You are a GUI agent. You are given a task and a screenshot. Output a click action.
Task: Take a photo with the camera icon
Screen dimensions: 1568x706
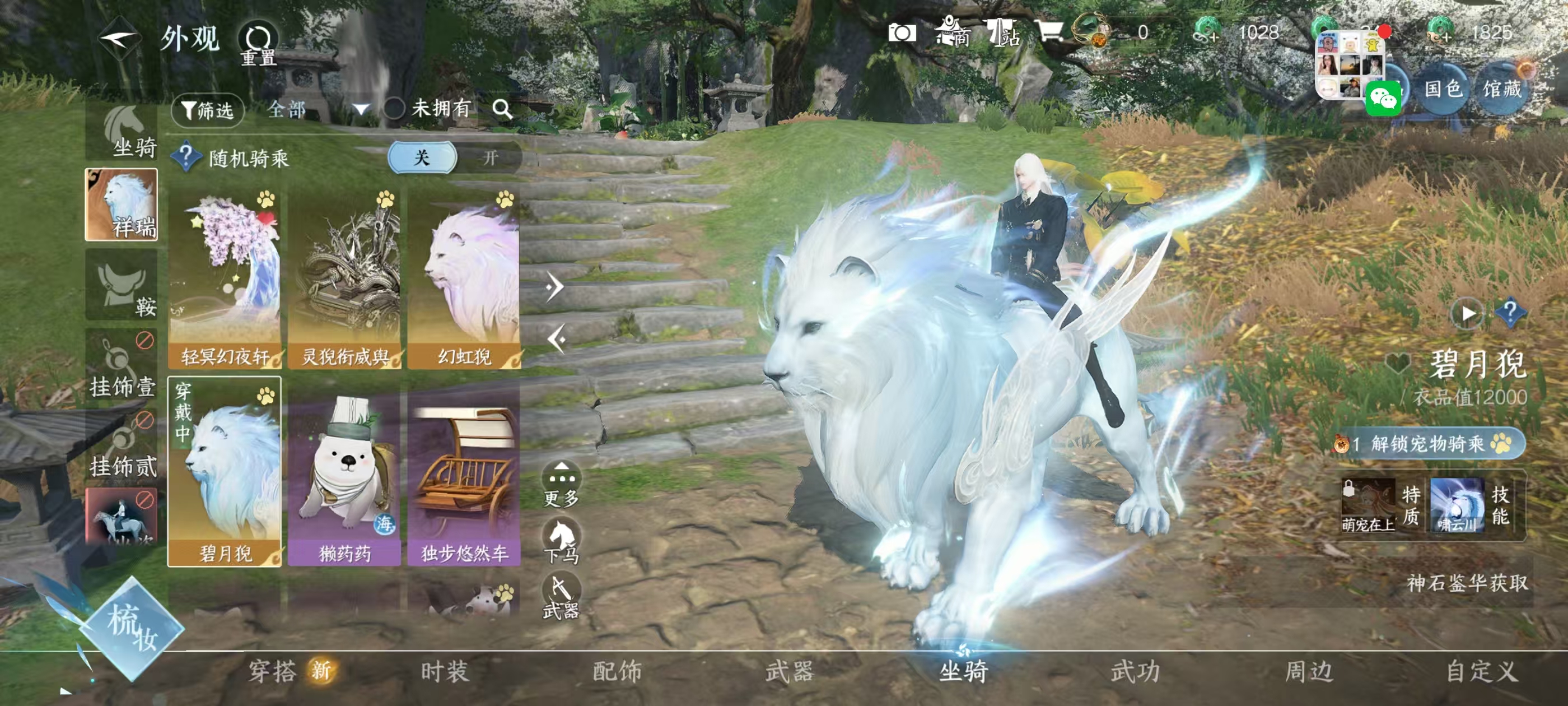902,33
